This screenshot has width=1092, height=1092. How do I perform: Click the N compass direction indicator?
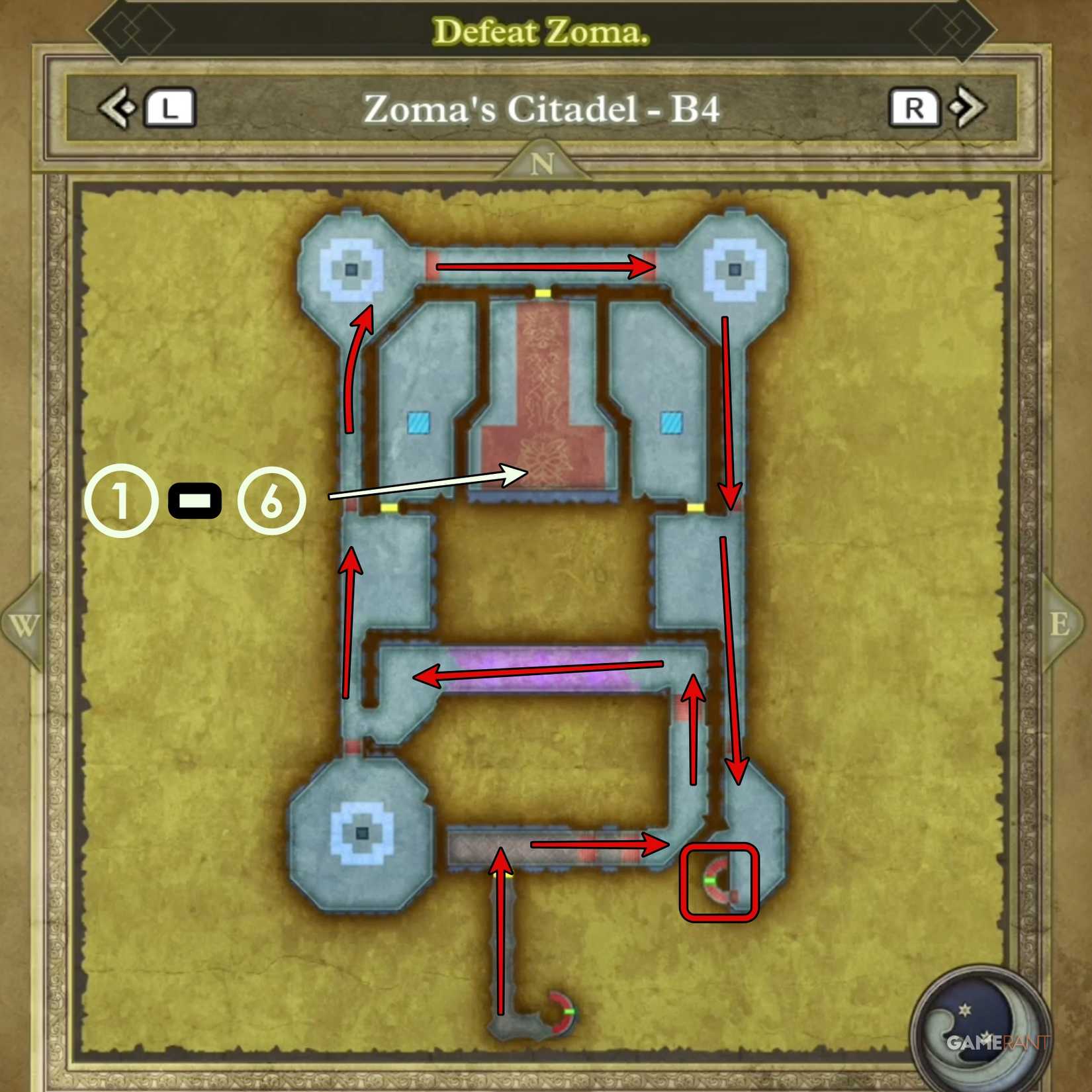[x=544, y=164]
